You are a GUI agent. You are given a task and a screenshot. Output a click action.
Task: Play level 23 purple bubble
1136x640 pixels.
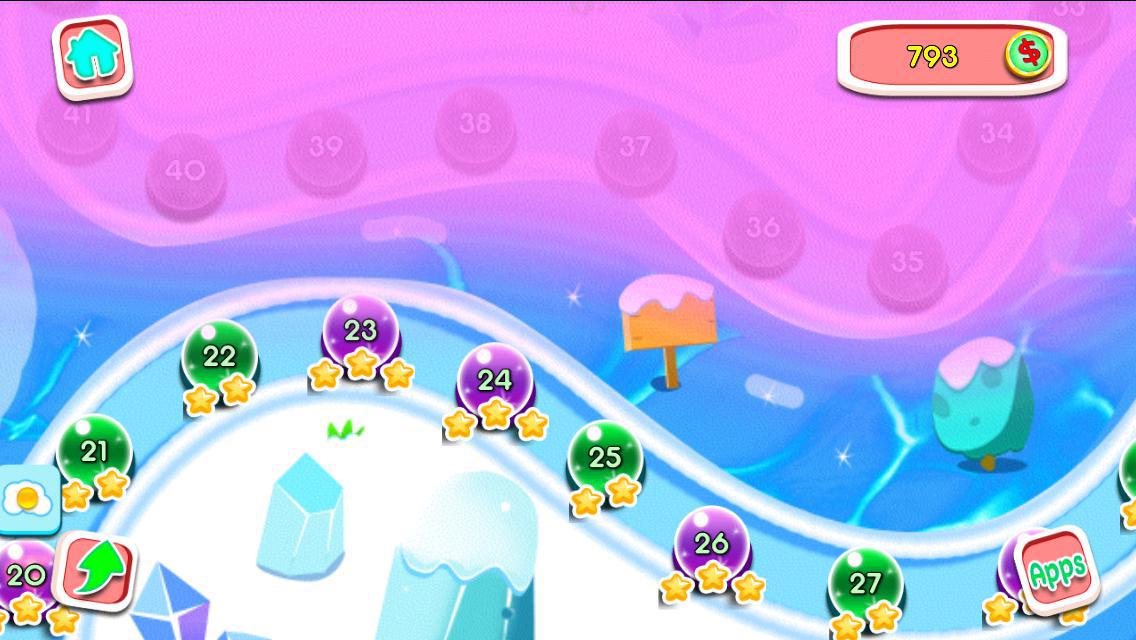[360, 330]
